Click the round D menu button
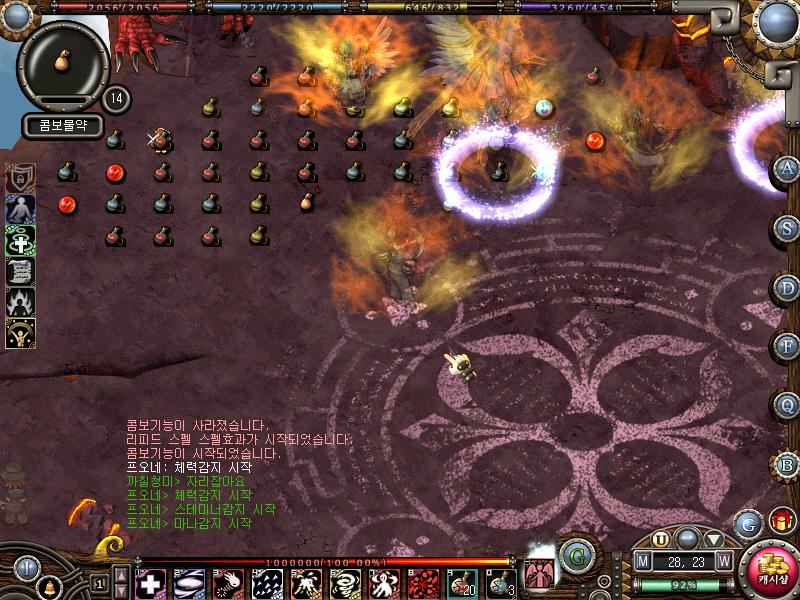 click(787, 288)
